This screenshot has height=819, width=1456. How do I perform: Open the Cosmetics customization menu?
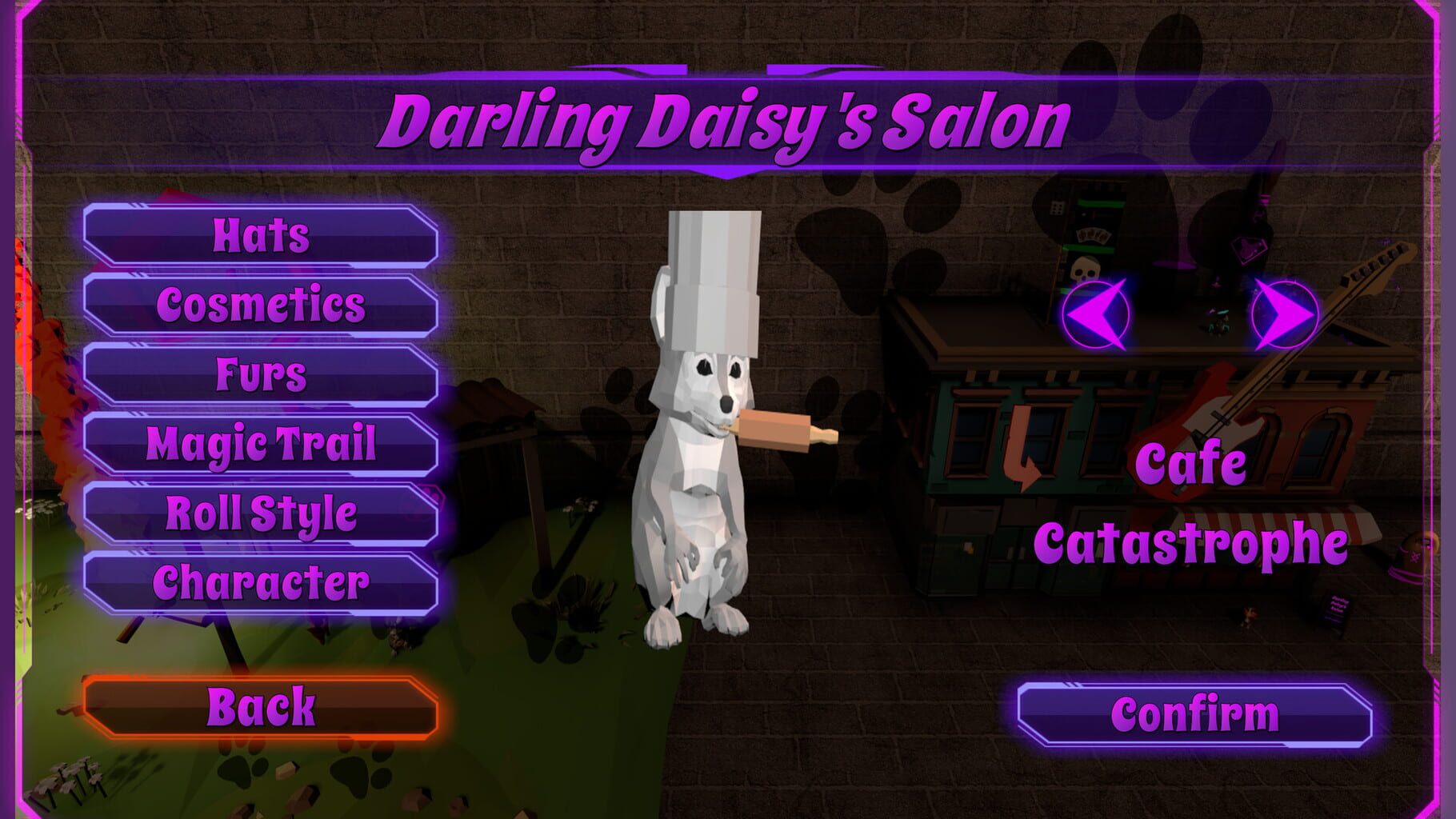260,306
